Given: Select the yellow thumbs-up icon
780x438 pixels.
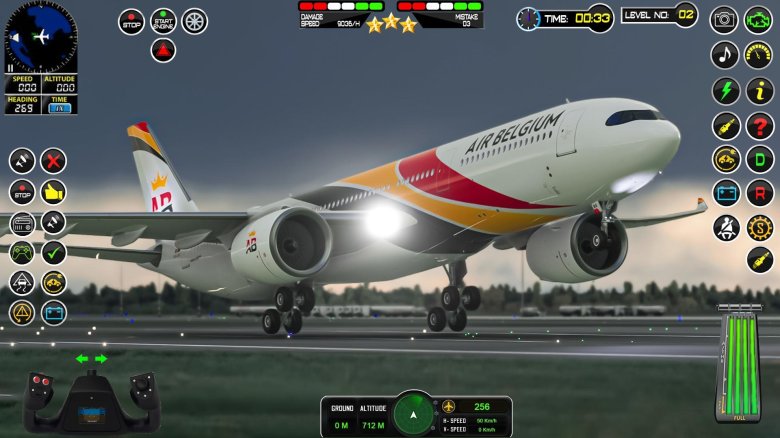Looking at the screenshot, I should coord(53,191).
